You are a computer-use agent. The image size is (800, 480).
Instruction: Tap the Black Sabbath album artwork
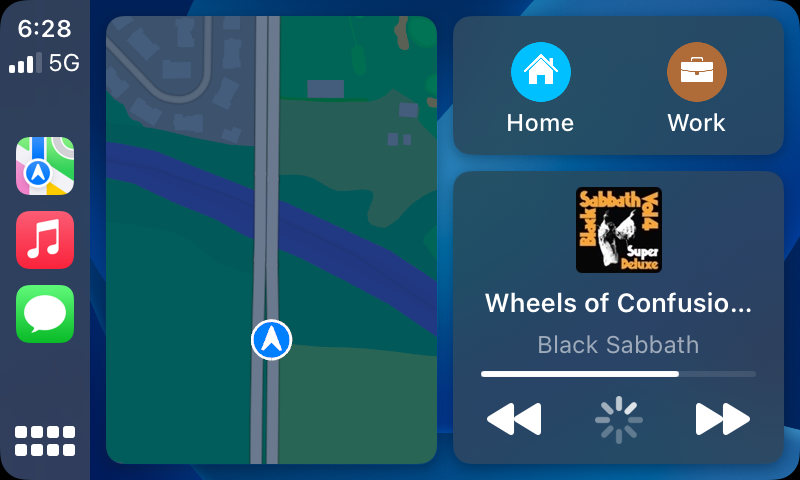click(x=618, y=231)
